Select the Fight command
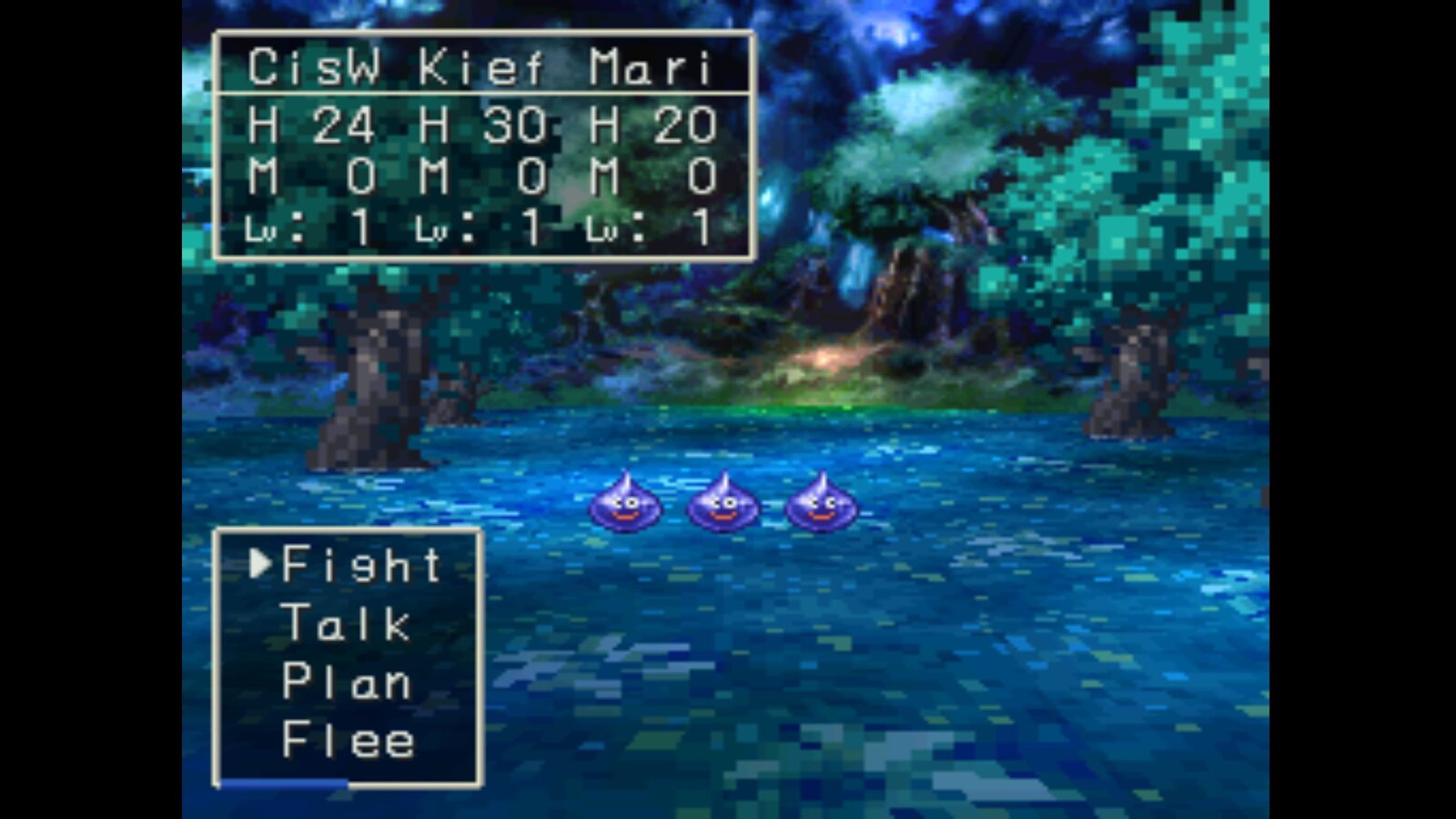 [x=361, y=565]
